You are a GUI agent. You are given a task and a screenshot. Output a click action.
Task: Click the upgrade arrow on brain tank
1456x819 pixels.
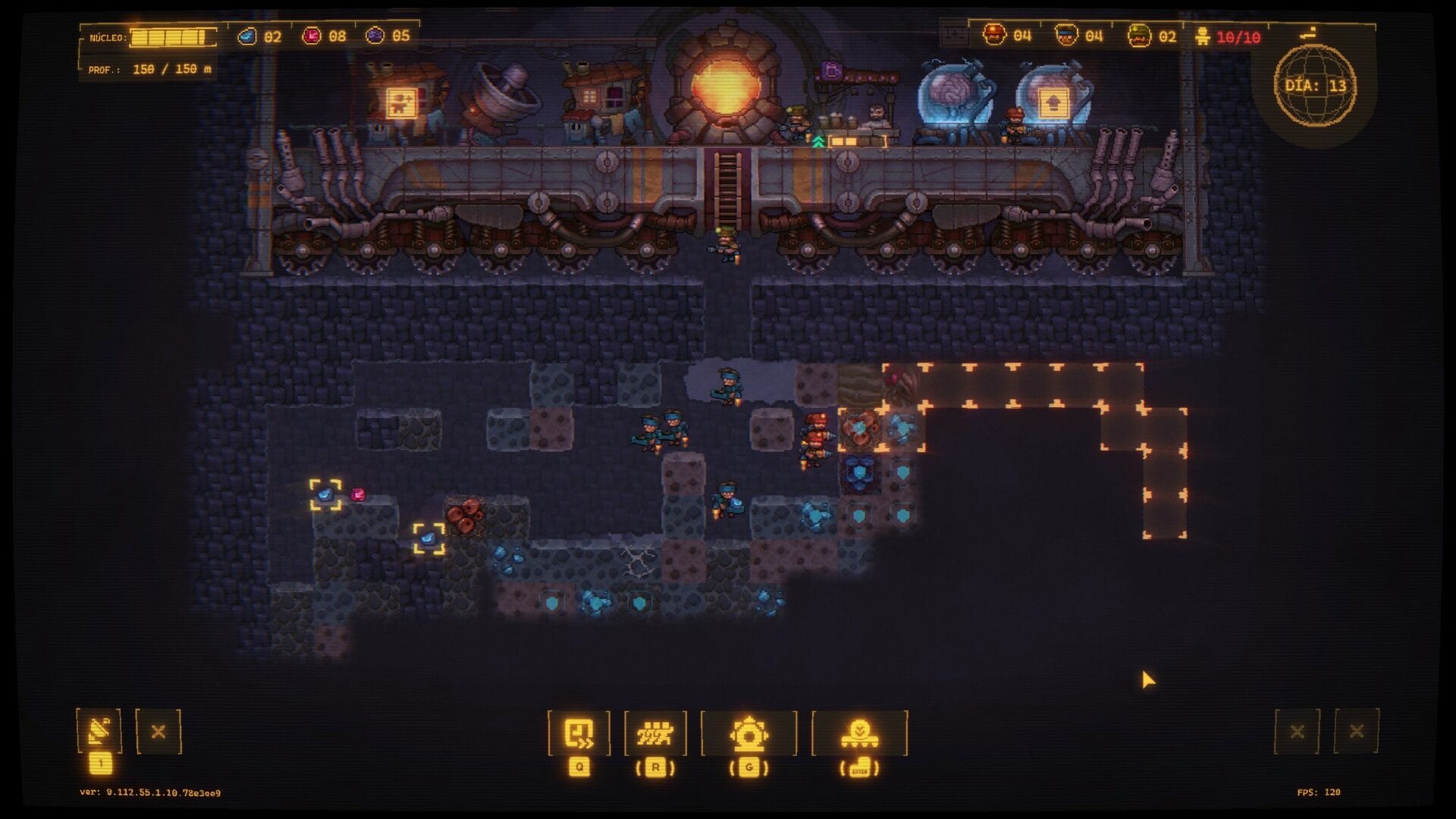[1053, 102]
